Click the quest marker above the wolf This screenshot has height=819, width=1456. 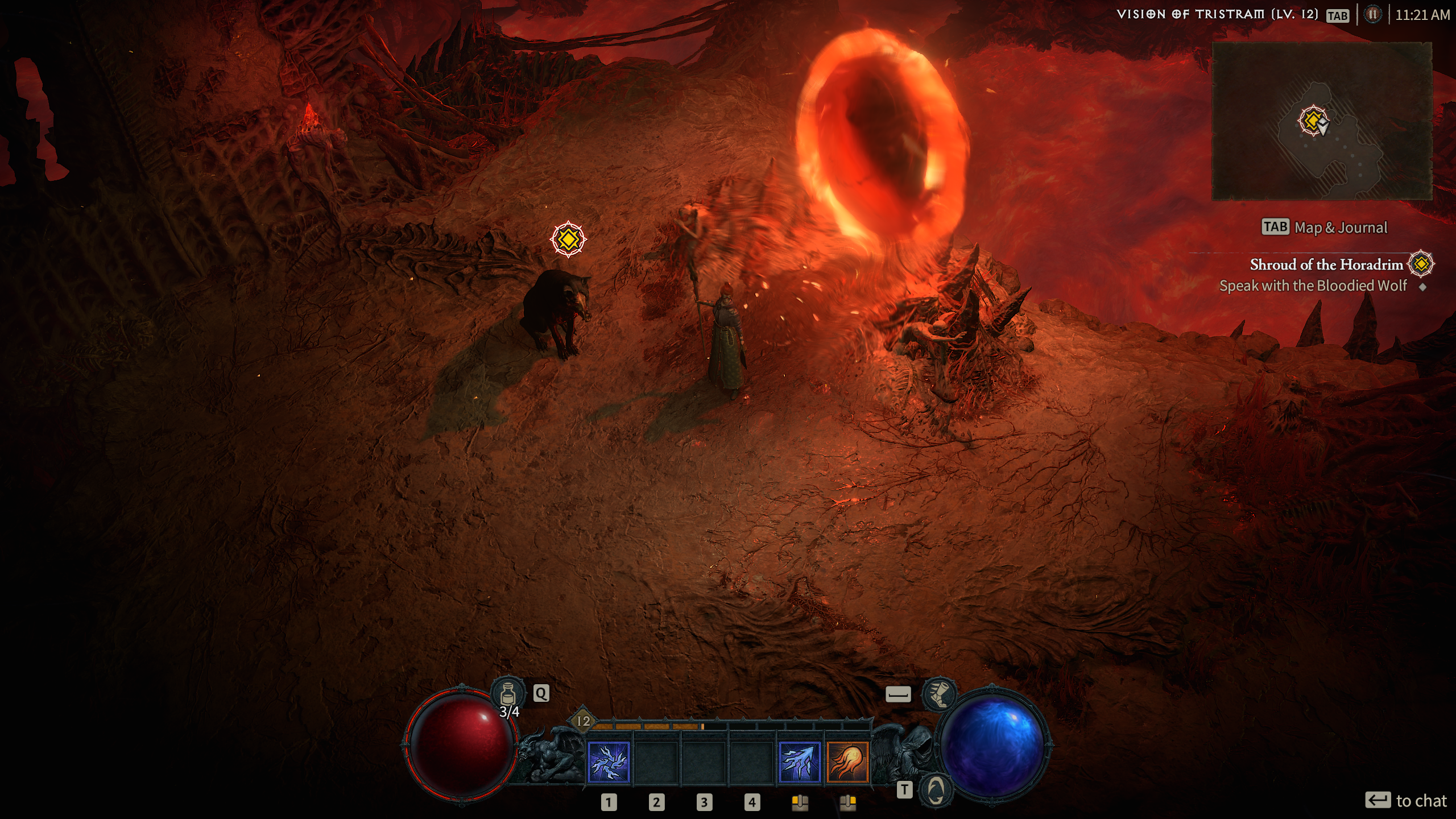568,239
